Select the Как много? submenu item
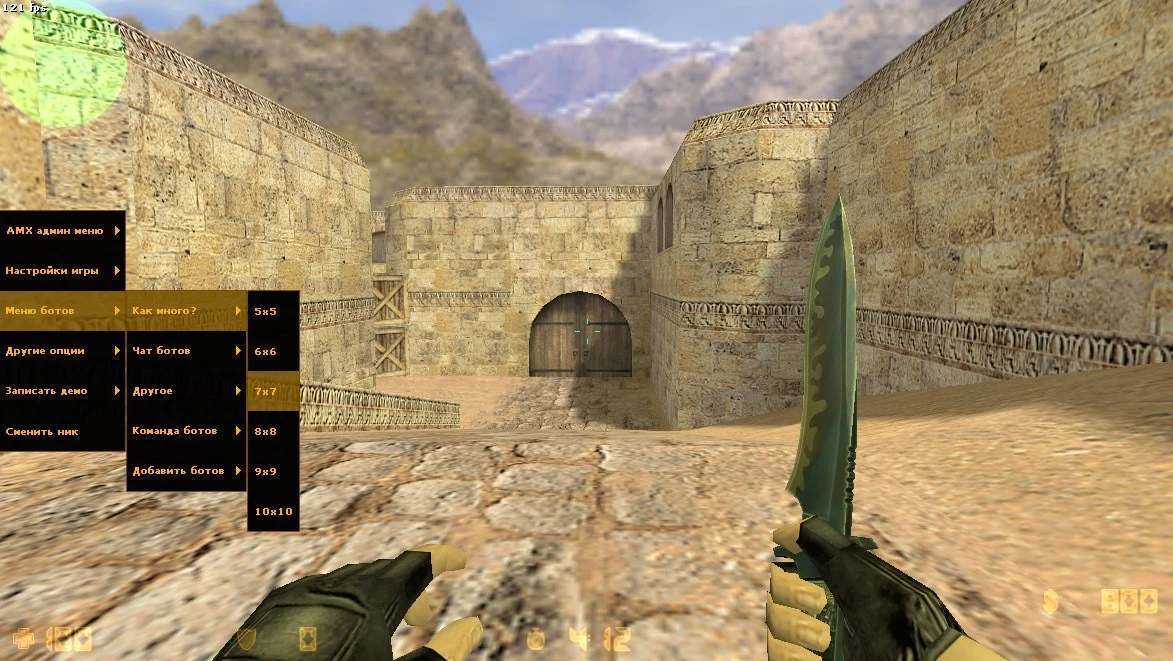This screenshot has width=1173, height=661. (x=186, y=311)
